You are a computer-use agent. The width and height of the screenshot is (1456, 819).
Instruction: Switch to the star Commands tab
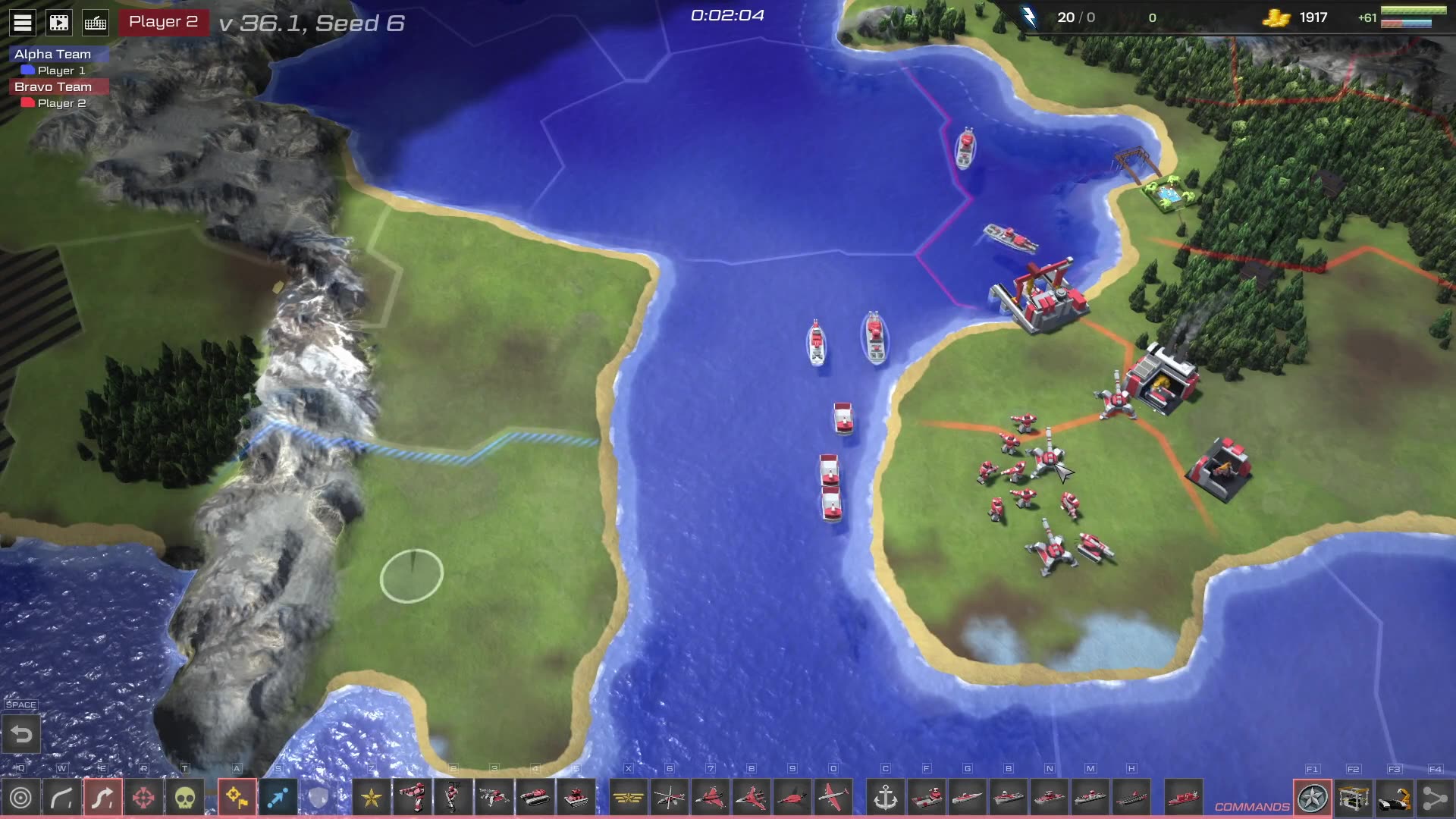[x=1313, y=798]
